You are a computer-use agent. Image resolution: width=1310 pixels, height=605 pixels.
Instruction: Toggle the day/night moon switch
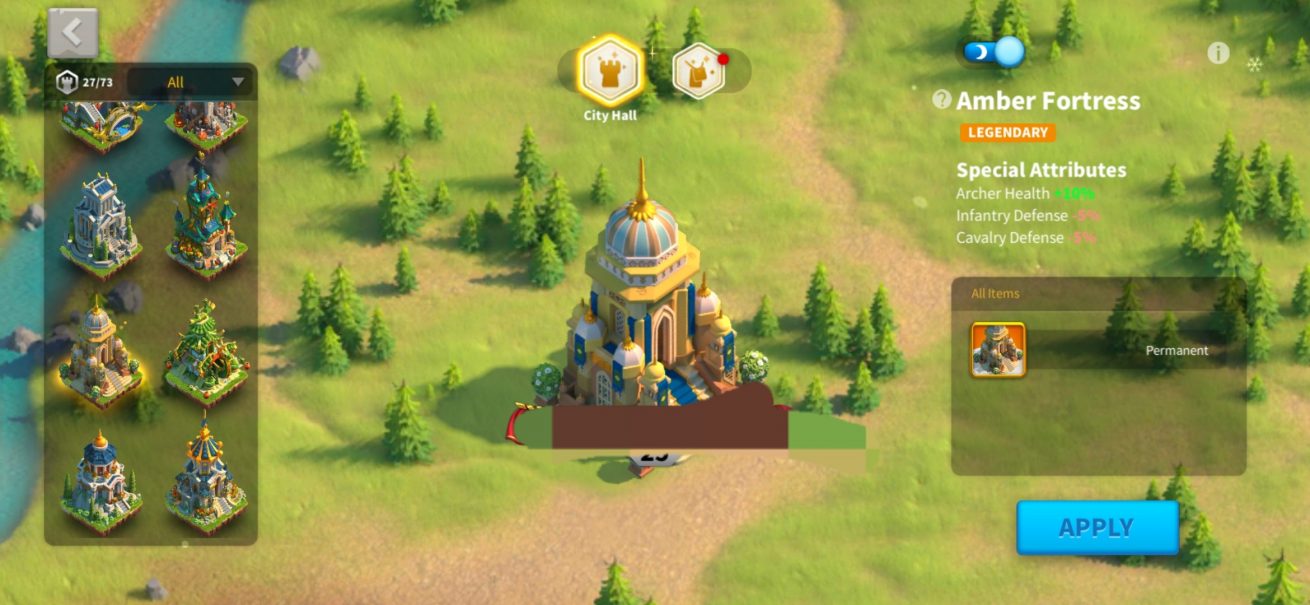(994, 51)
